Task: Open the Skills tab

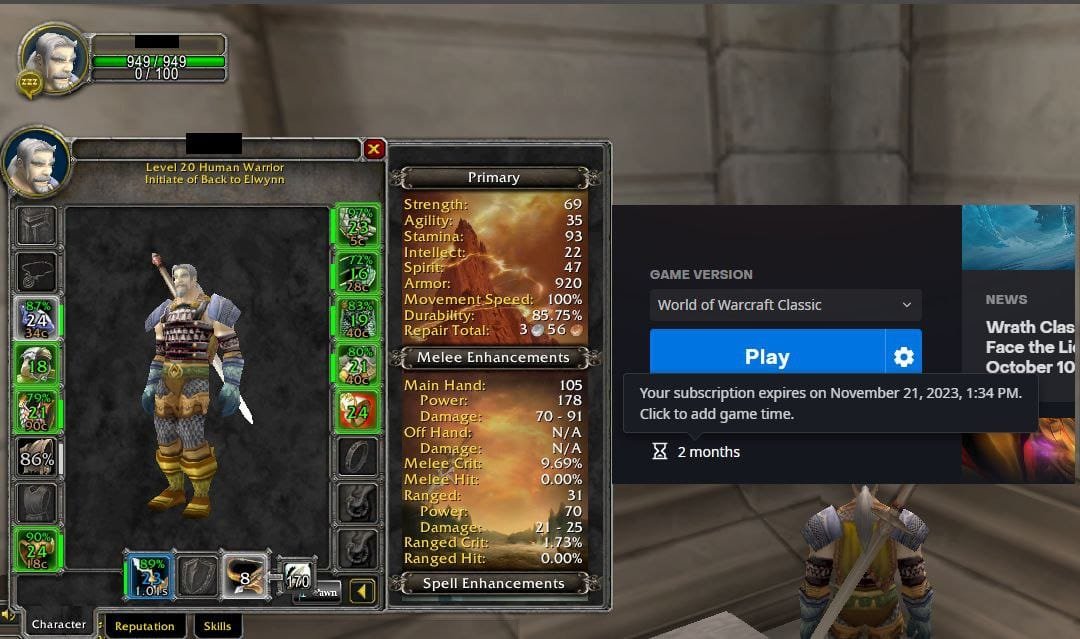Action: click(217, 626)
